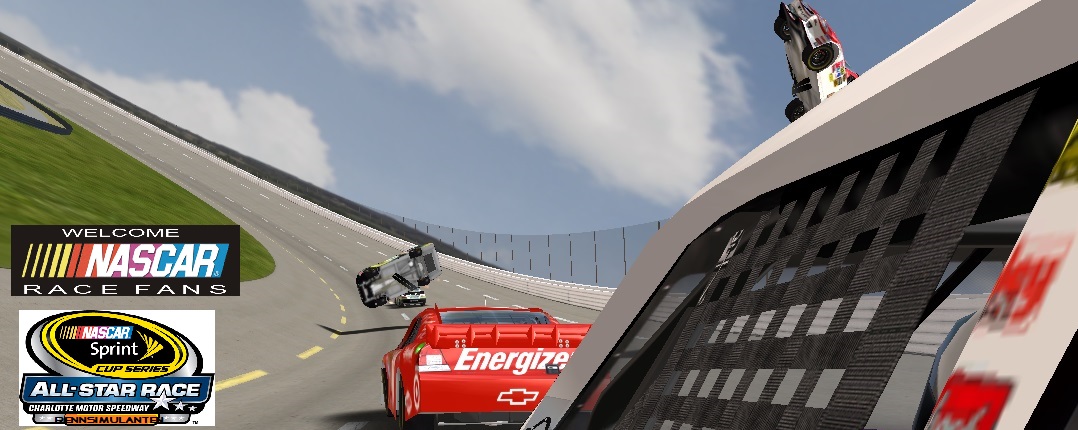Image resolution: width=1078 pixels, height=430 pixels.
Task: Open the Sprint All-Star Race logo
Action: (x=117, y=367)
